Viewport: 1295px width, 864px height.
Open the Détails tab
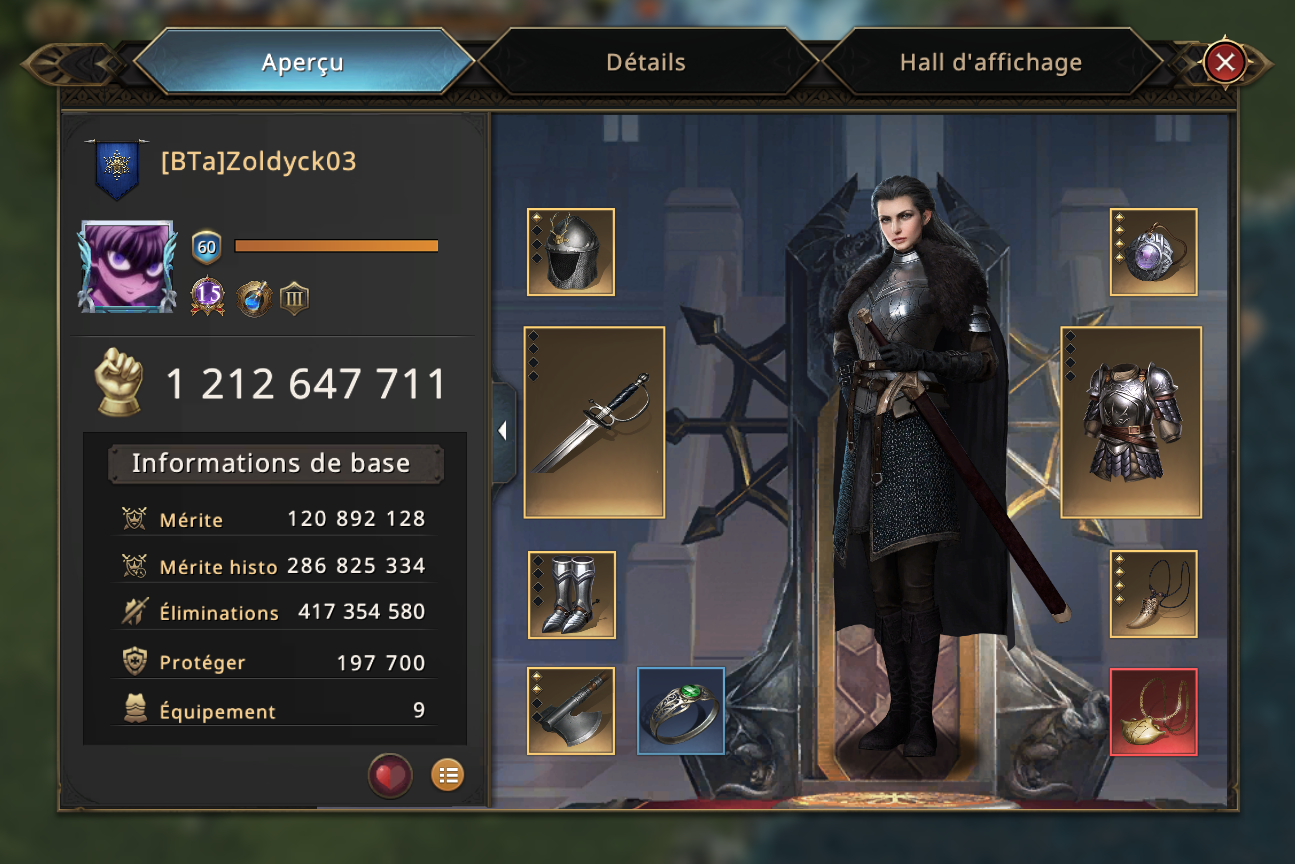coord(646,62)
